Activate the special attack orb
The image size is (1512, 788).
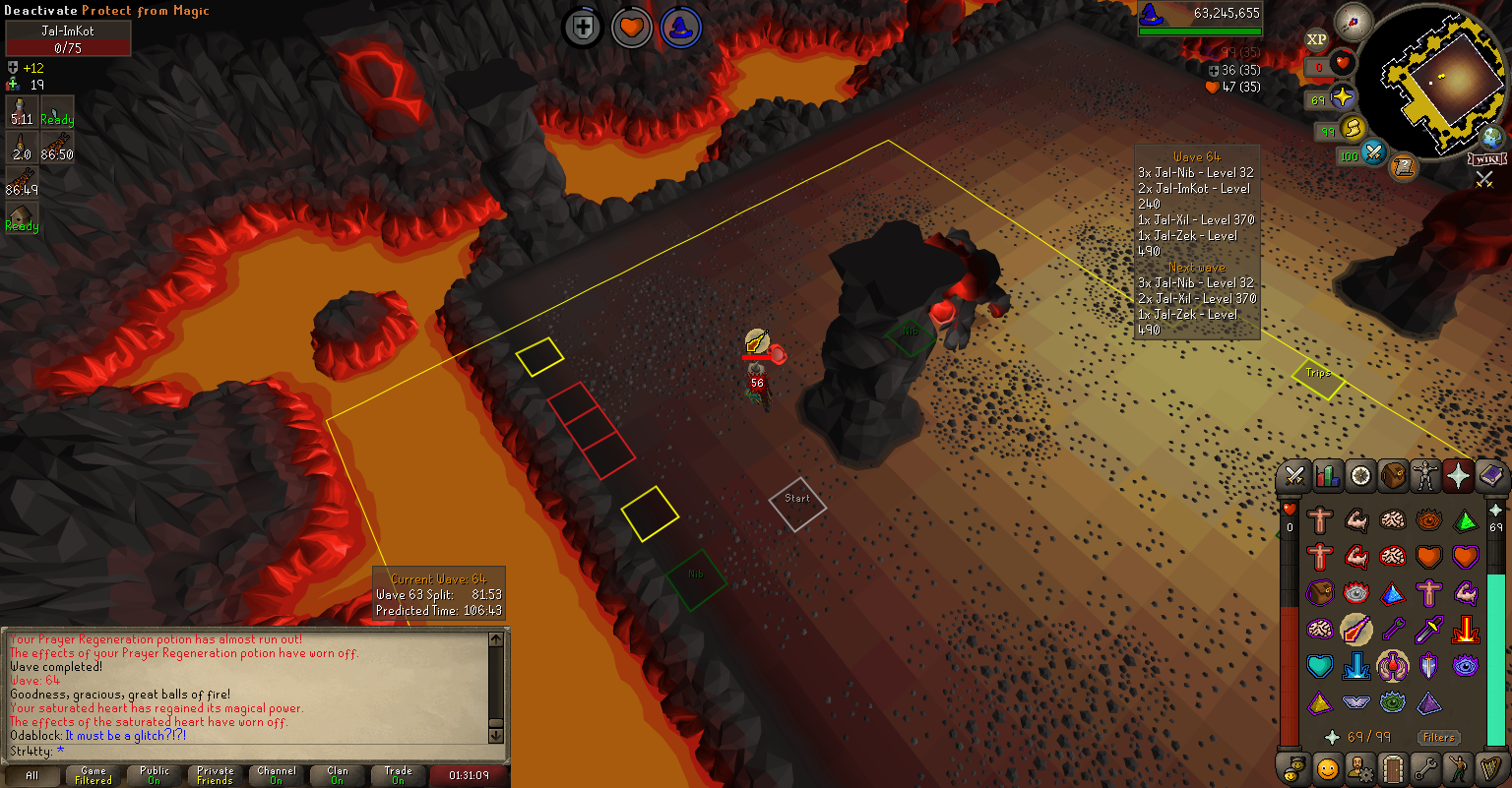(1374, 154)
